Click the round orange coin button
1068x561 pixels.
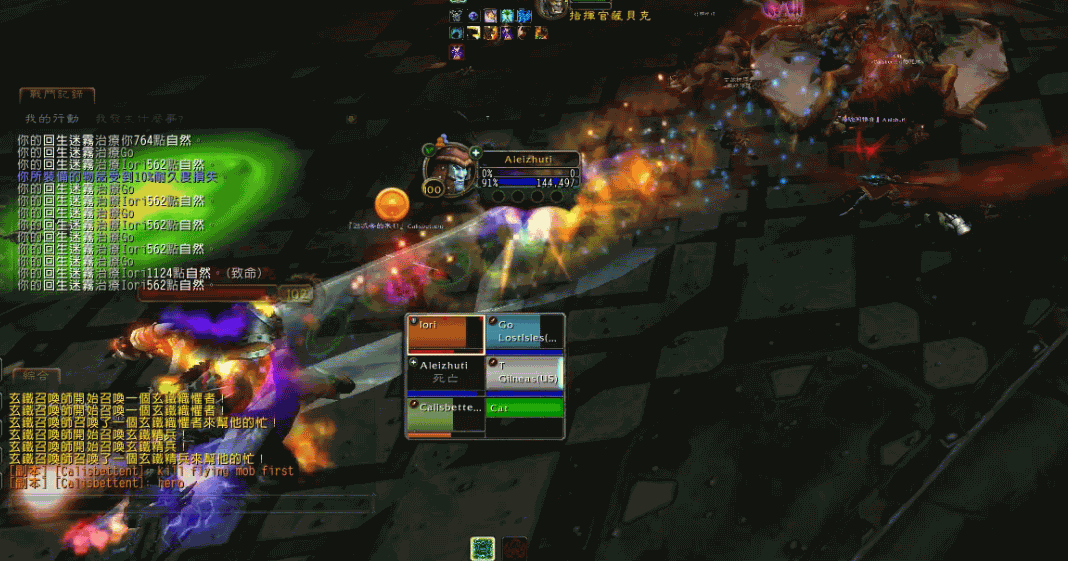click(x=392, y=204)
